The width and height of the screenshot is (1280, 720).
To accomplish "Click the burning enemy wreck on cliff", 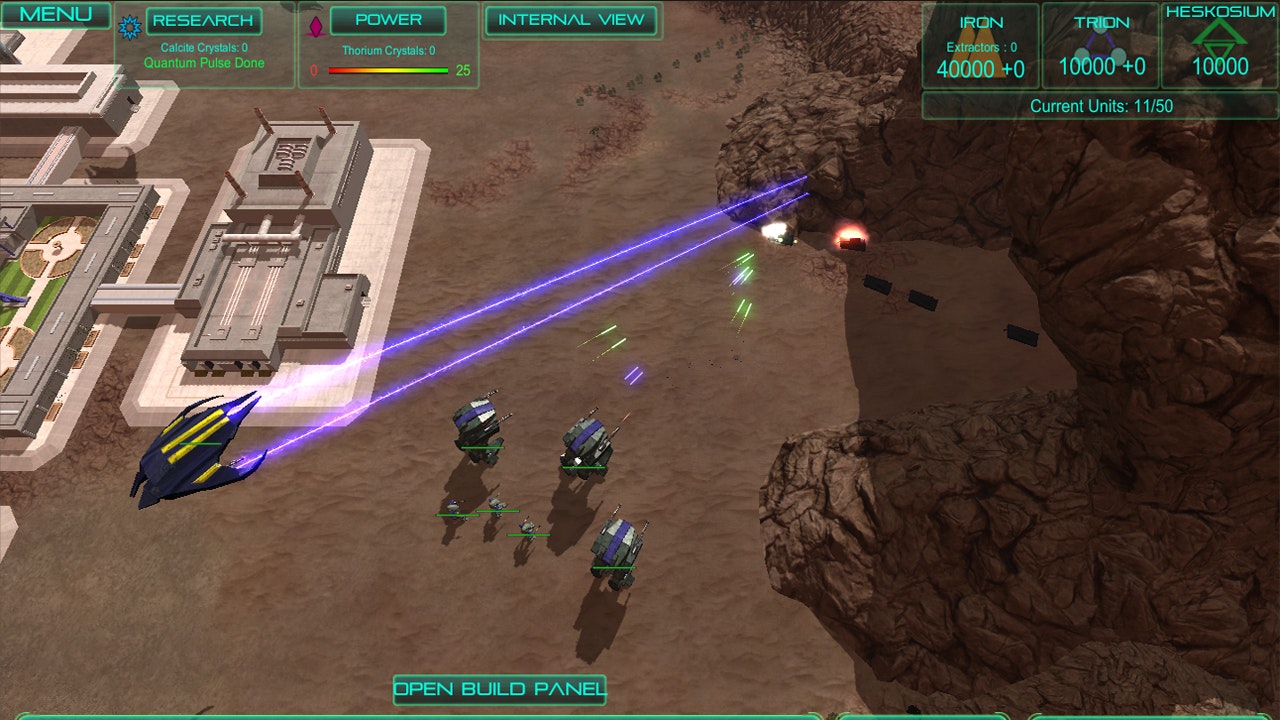I will pyautogui.click(x=850, y=238).
